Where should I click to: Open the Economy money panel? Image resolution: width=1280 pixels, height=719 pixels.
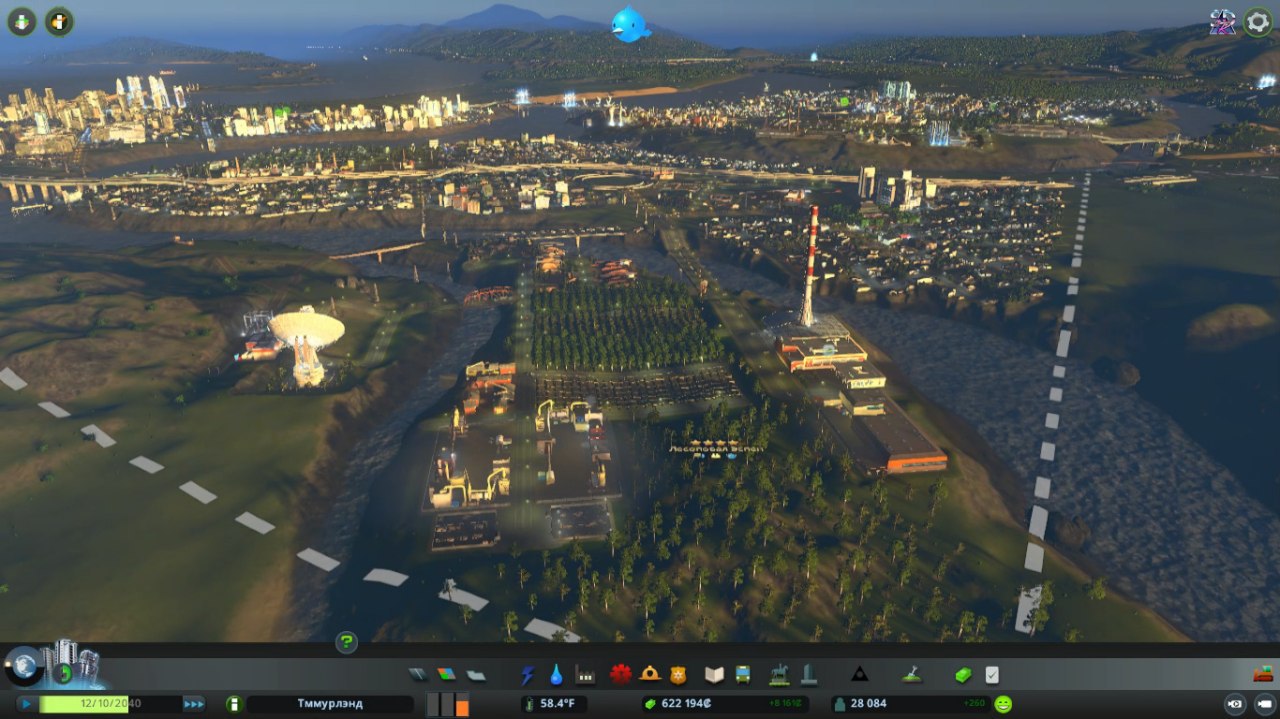pos(963,675)
